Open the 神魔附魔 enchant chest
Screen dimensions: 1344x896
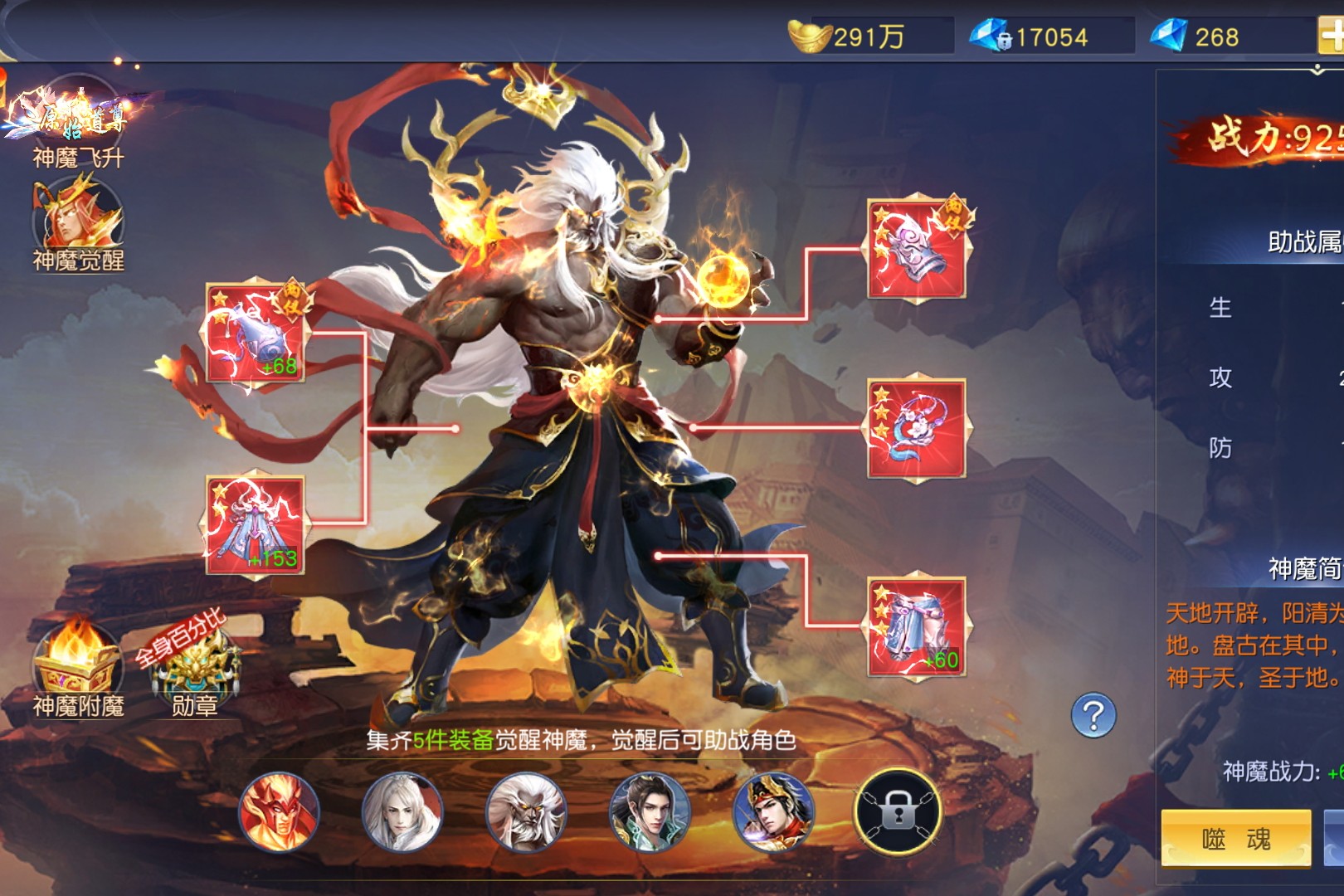pyautogui.click(x=75, y=664)
